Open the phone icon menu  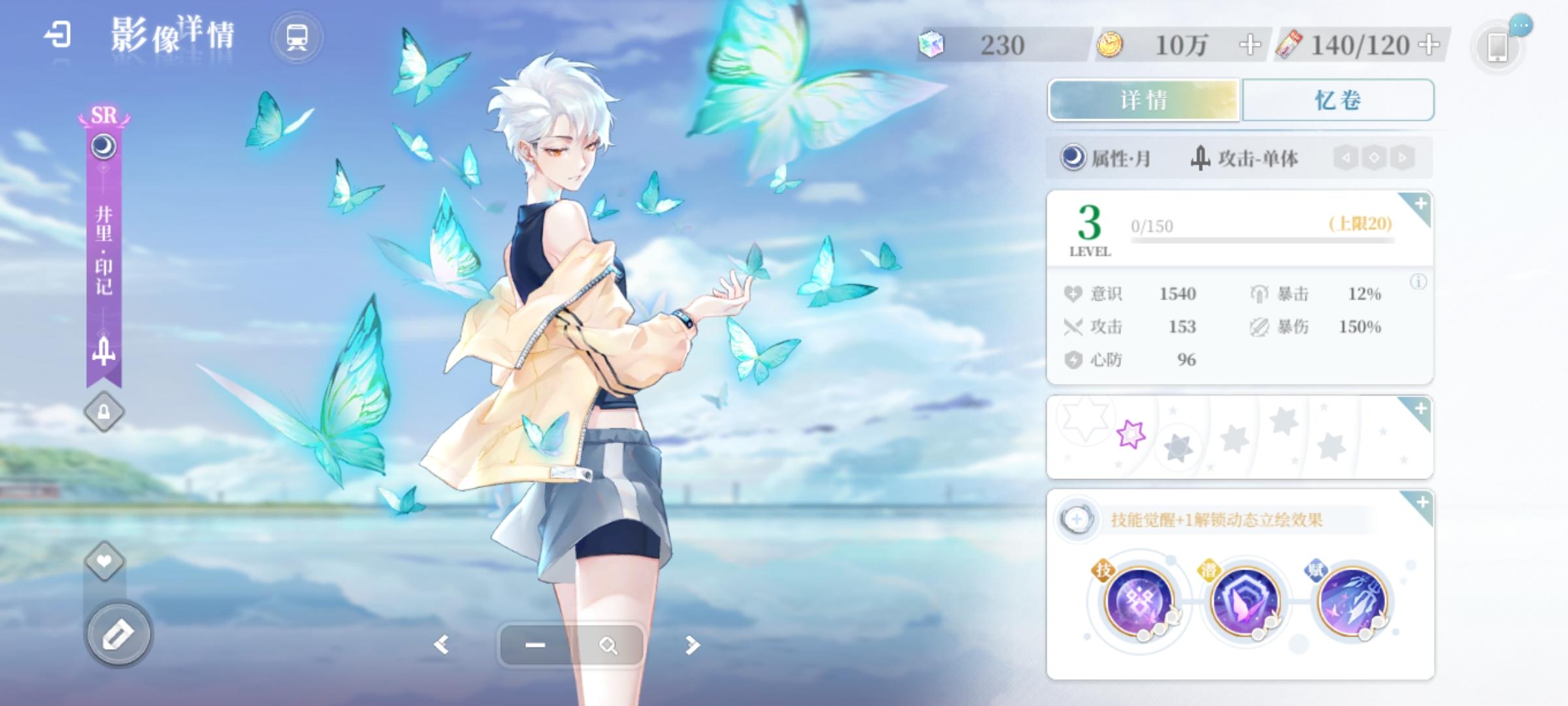[1497, 46]
